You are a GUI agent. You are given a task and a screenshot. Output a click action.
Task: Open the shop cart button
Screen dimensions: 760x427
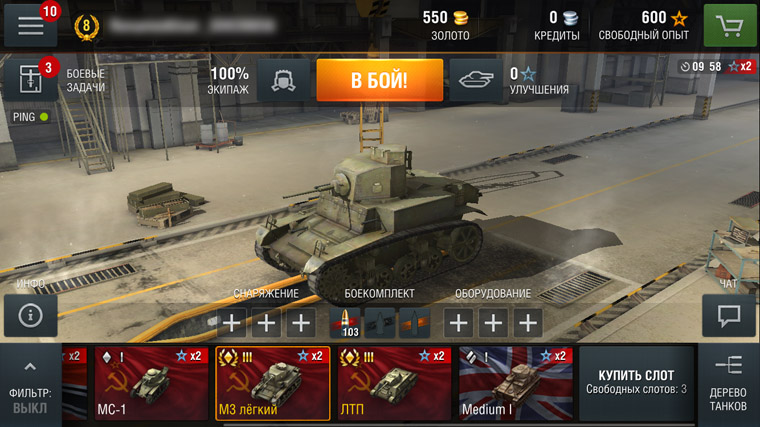pos(729,25)
